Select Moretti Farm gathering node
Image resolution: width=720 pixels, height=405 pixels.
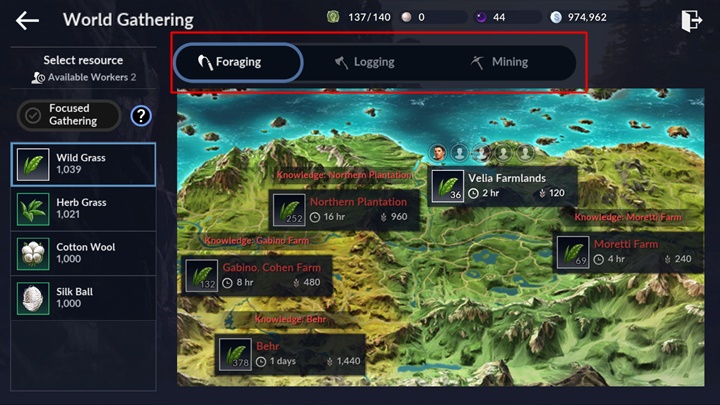coord(629,251)
